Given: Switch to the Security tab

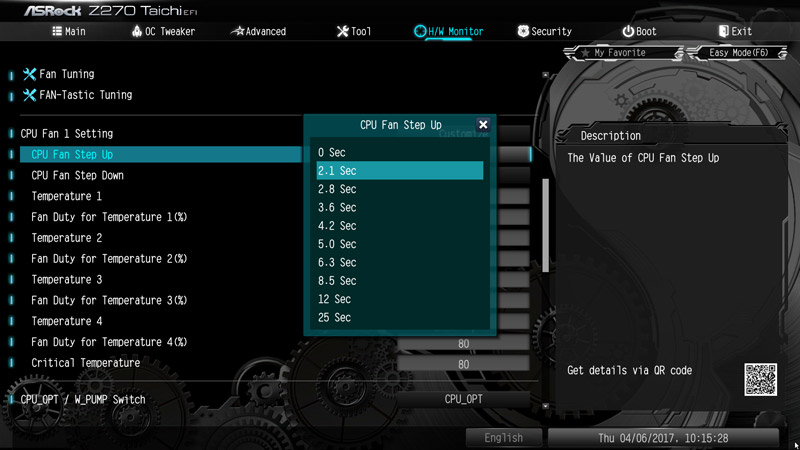Looking at the screenshot, I should click(x=544, y=31).
